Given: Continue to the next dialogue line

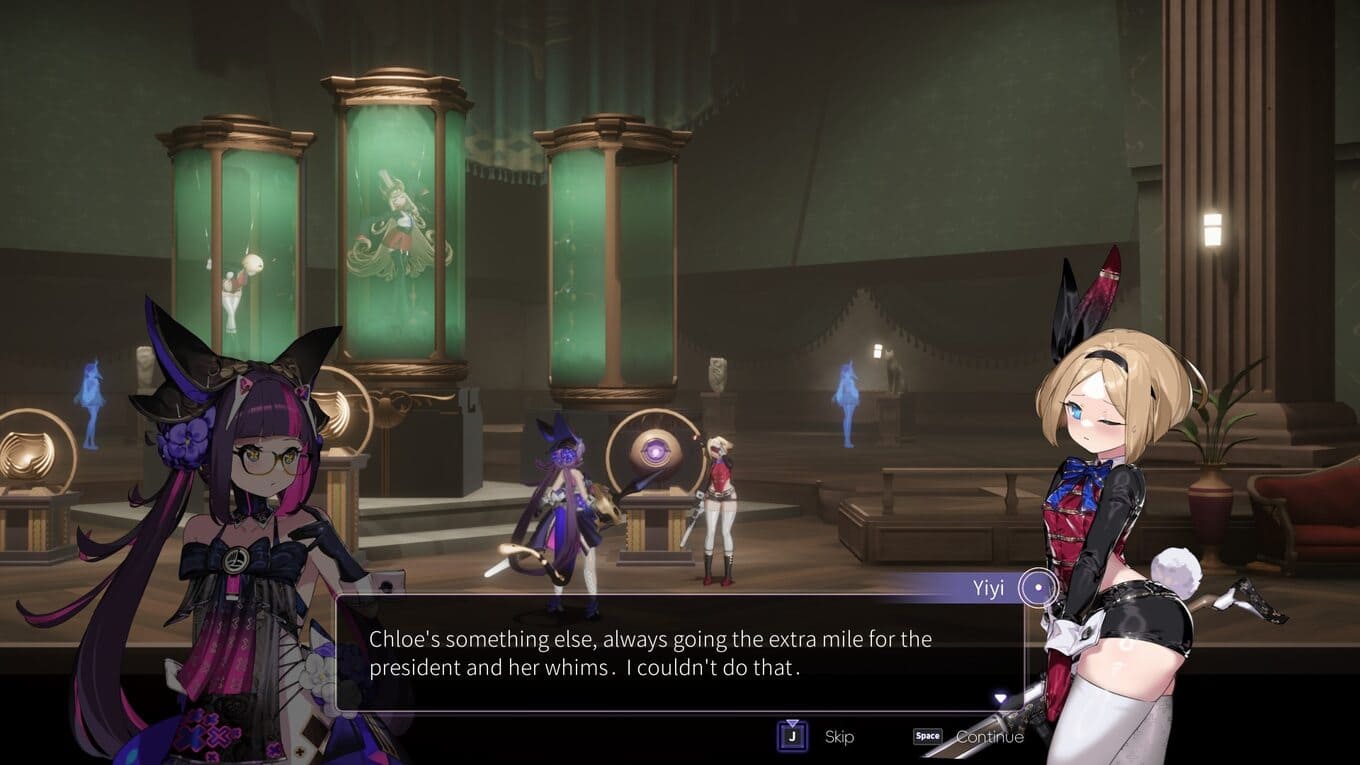Looking at the screenshot, I should point(928,737).
